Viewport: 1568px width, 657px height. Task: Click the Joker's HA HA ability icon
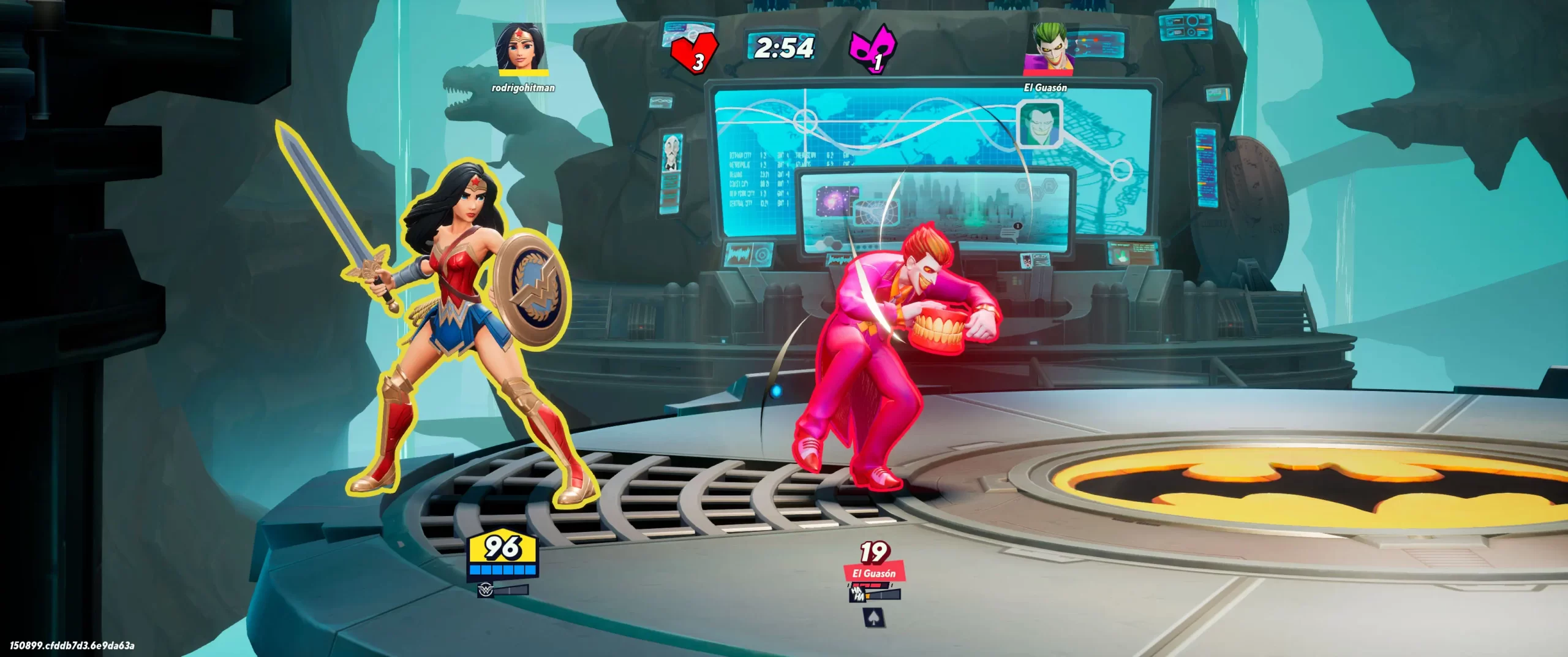tap(858, 593)
